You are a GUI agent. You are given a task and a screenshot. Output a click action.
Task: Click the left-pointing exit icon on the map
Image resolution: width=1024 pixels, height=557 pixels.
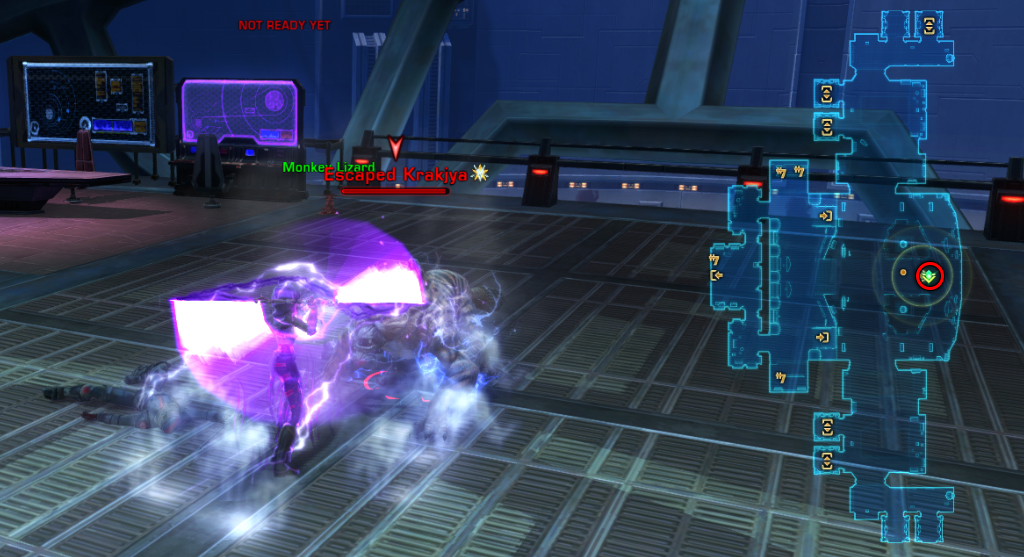click(716, 275)
